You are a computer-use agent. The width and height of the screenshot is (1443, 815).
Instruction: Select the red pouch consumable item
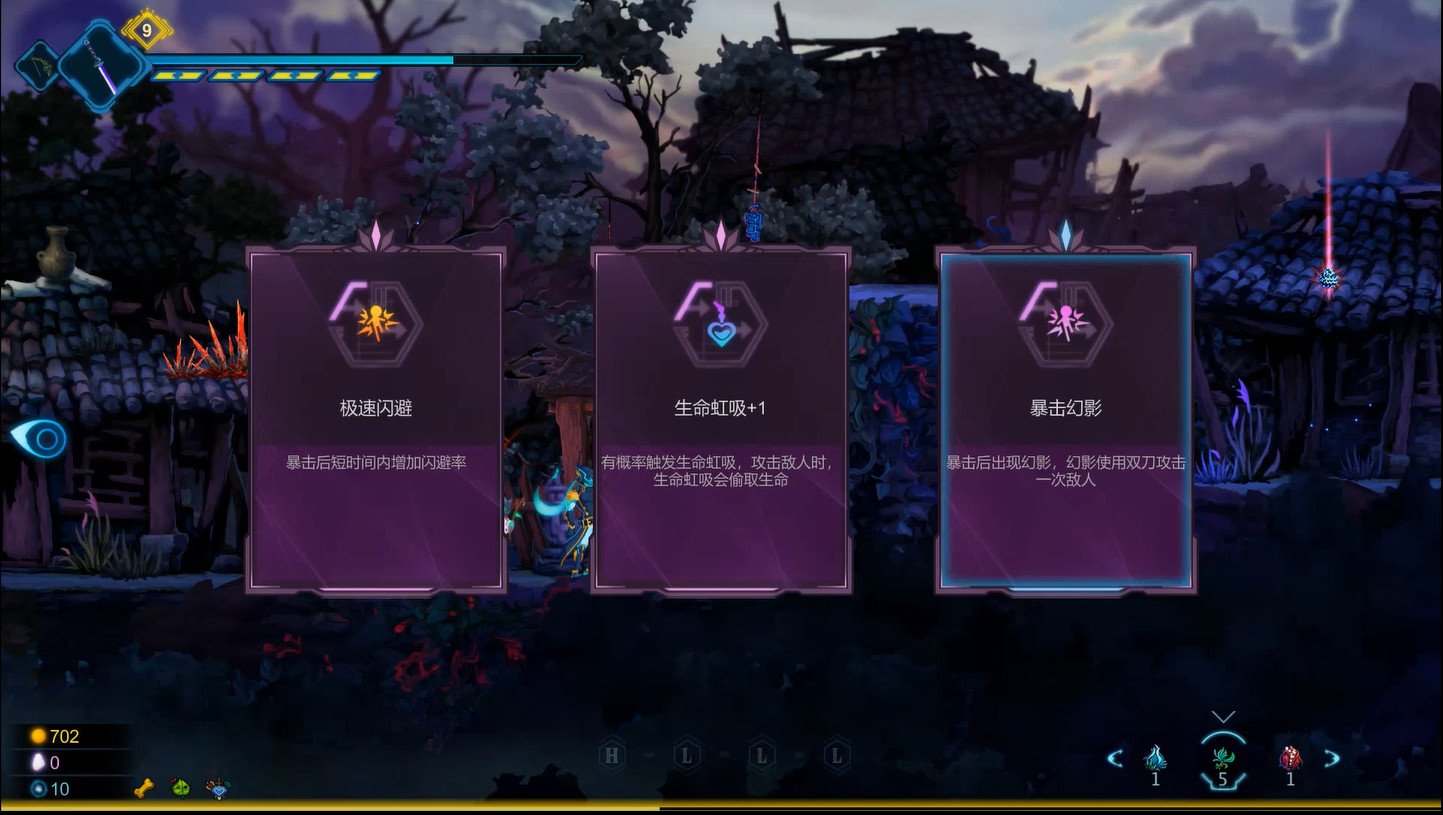[x=1290, y=758]
